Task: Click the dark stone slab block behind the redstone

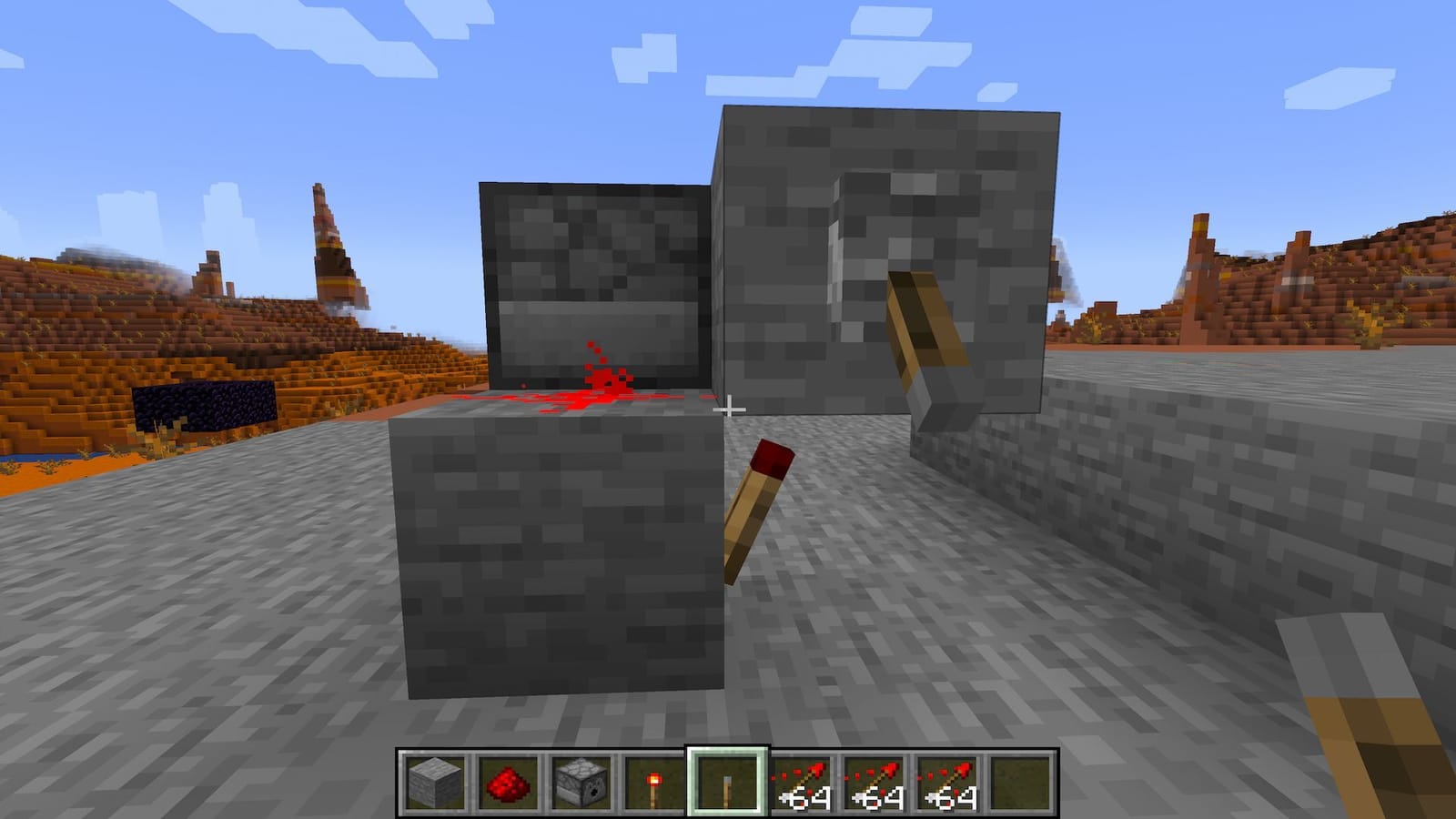Action: click(x=591, y=273)
